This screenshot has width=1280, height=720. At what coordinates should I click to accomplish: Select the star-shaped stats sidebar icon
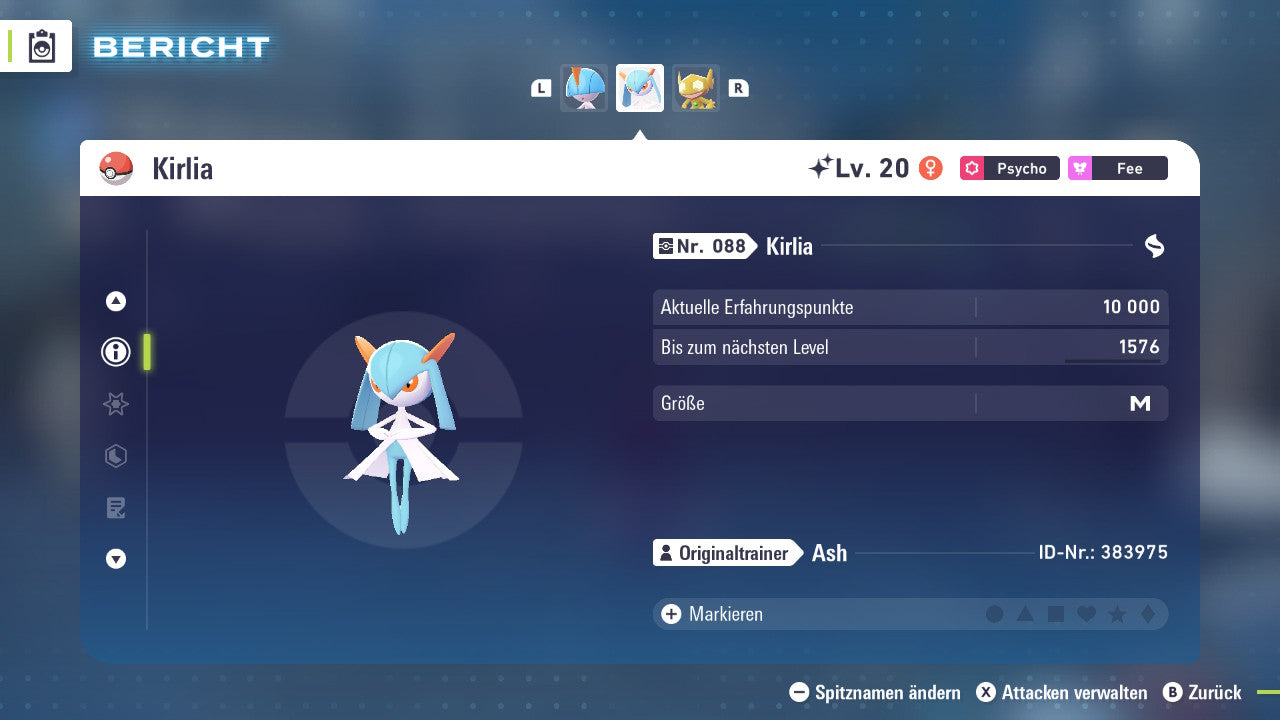115,404
